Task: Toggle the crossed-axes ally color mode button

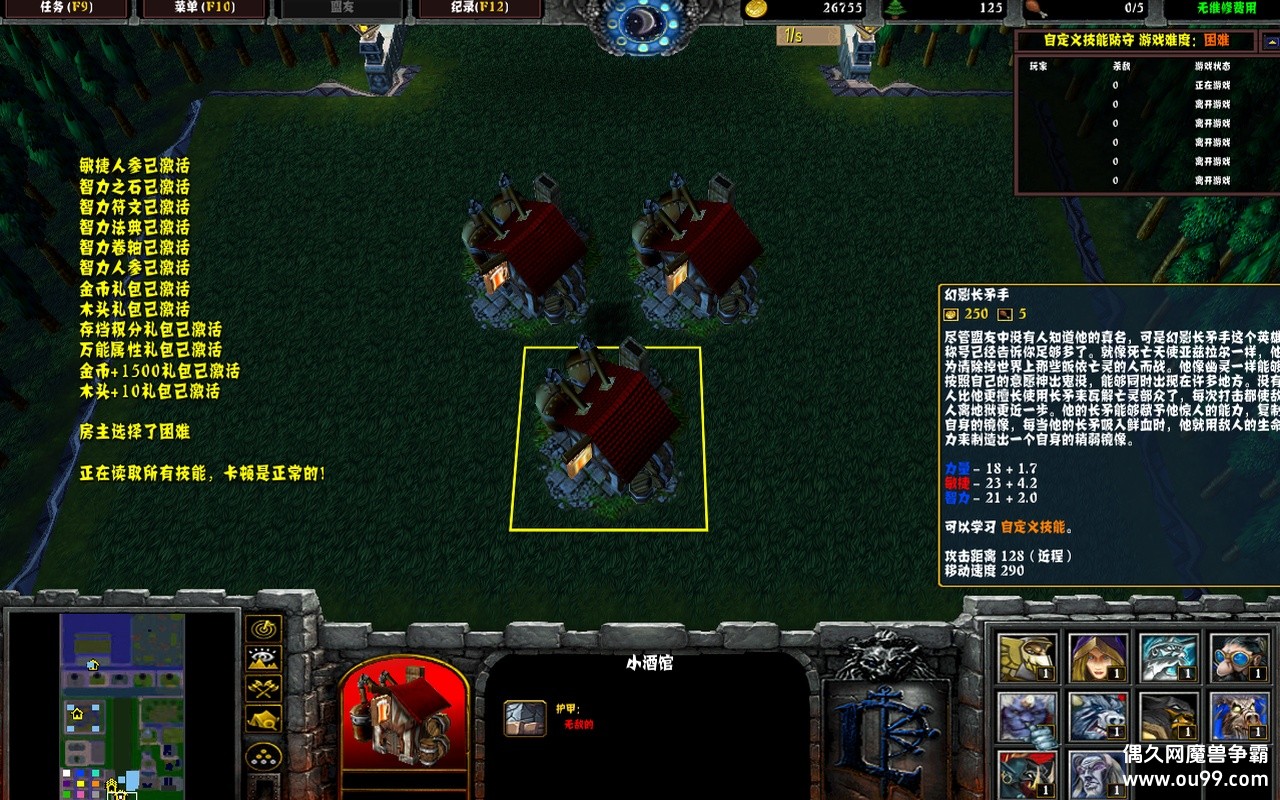Action: pyautogui.click(x=263, y=689)
